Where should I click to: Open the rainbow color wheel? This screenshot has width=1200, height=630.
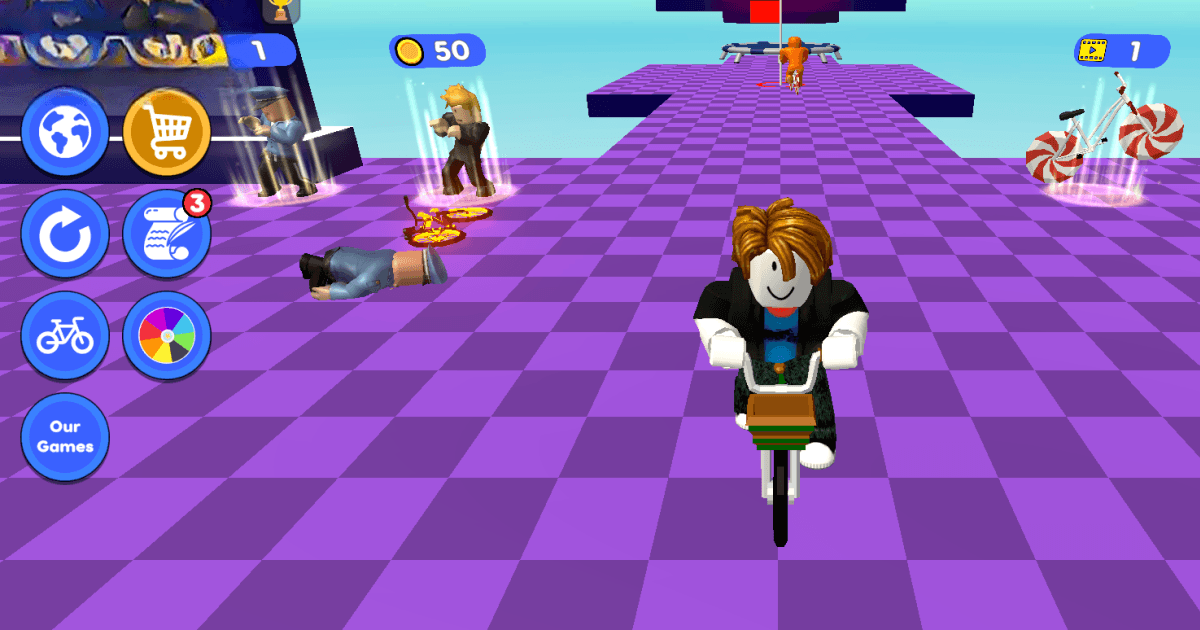[166, 336]
